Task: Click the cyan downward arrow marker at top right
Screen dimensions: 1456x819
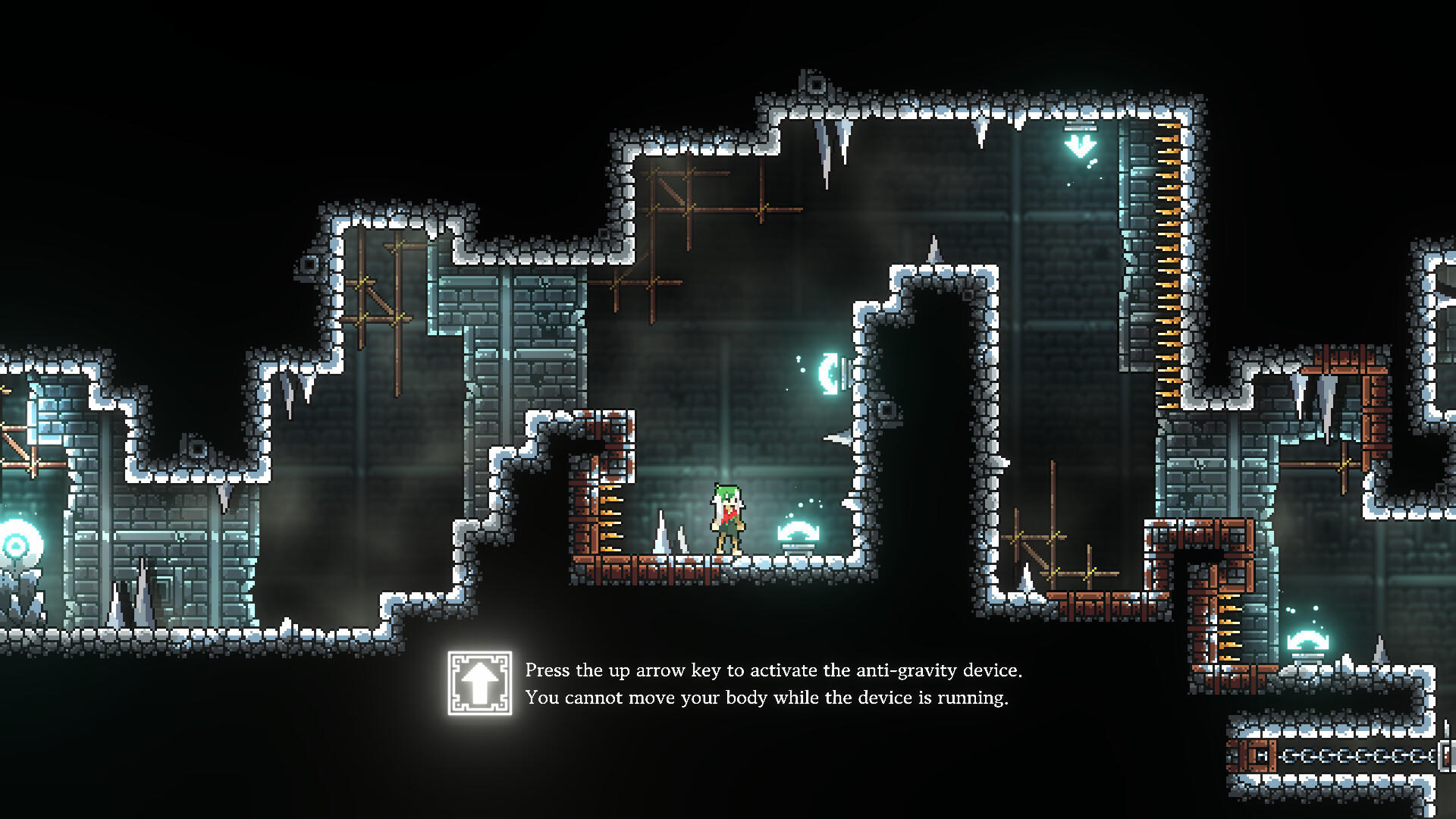Action: (1080, 146)
